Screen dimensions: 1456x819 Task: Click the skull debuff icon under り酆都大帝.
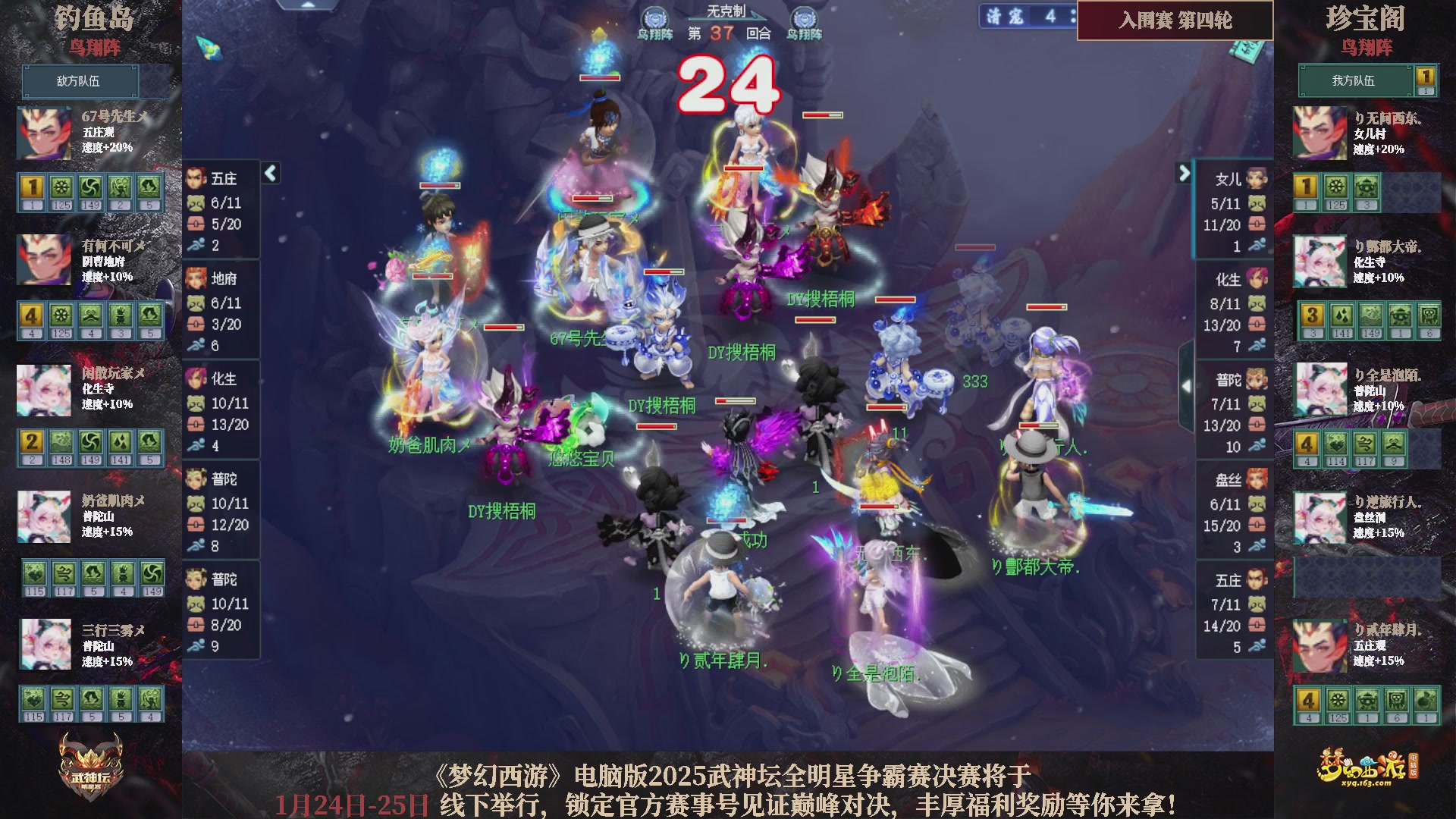pyautogui.click(x=1429, y=316)
